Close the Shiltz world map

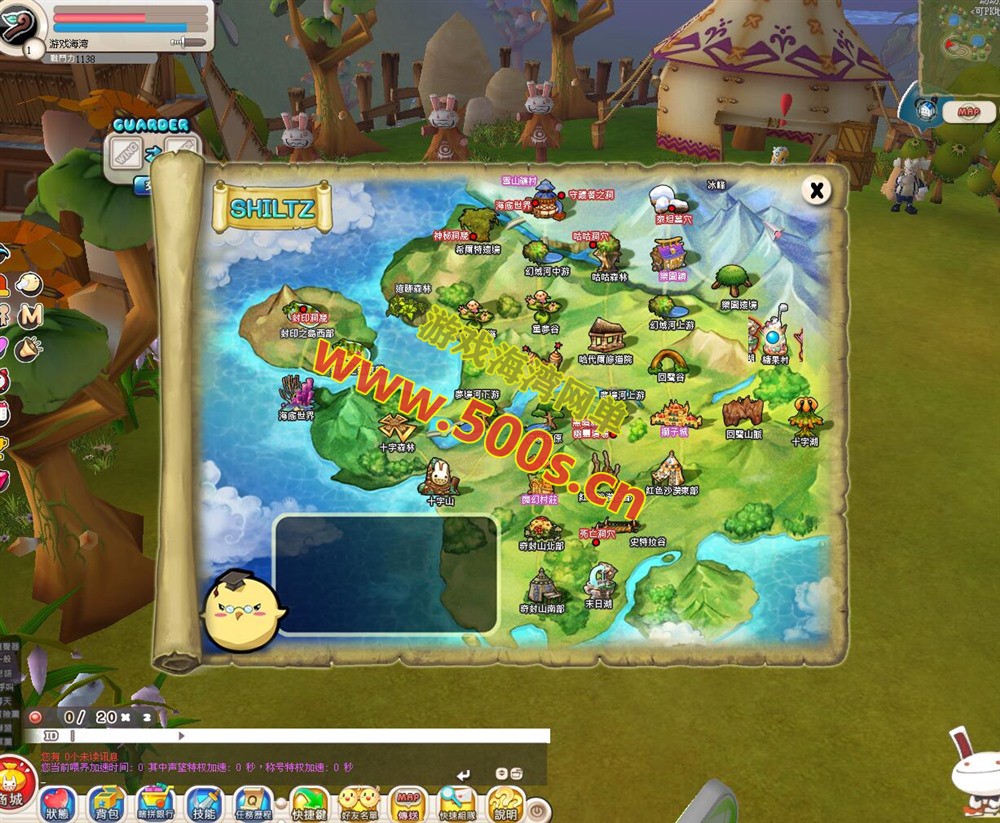[817, 190]
